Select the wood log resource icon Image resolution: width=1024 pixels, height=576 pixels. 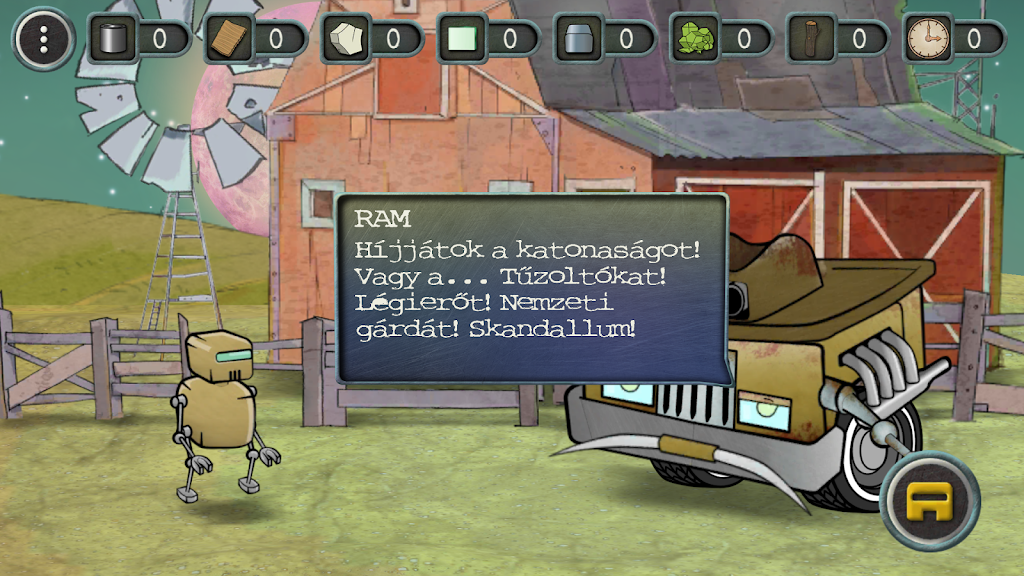(x=811, y=40)
